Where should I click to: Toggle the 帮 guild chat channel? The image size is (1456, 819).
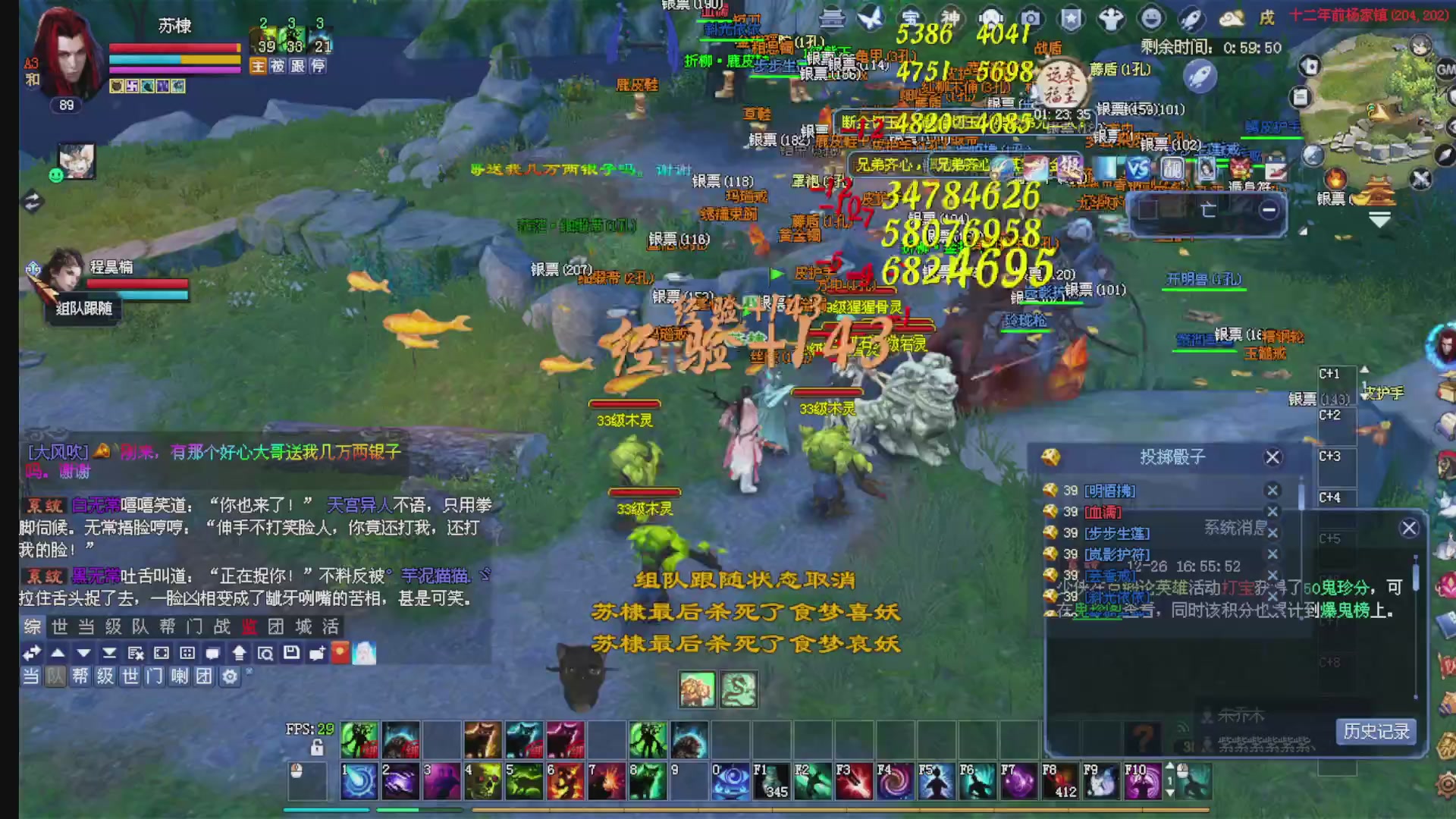[x=82, y=676]
